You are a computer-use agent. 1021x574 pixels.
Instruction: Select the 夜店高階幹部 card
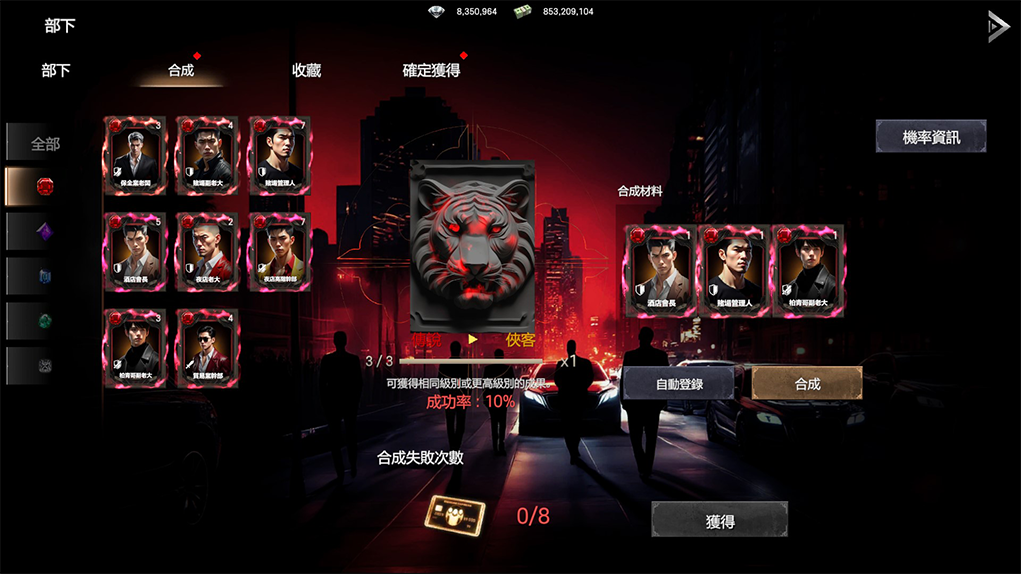[x=280, y=252]
